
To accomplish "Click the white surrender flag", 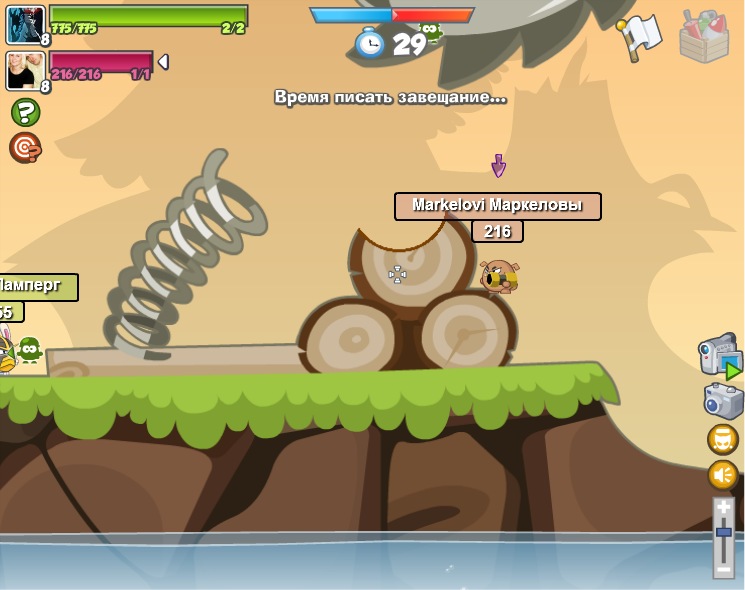I will [640, 36].
